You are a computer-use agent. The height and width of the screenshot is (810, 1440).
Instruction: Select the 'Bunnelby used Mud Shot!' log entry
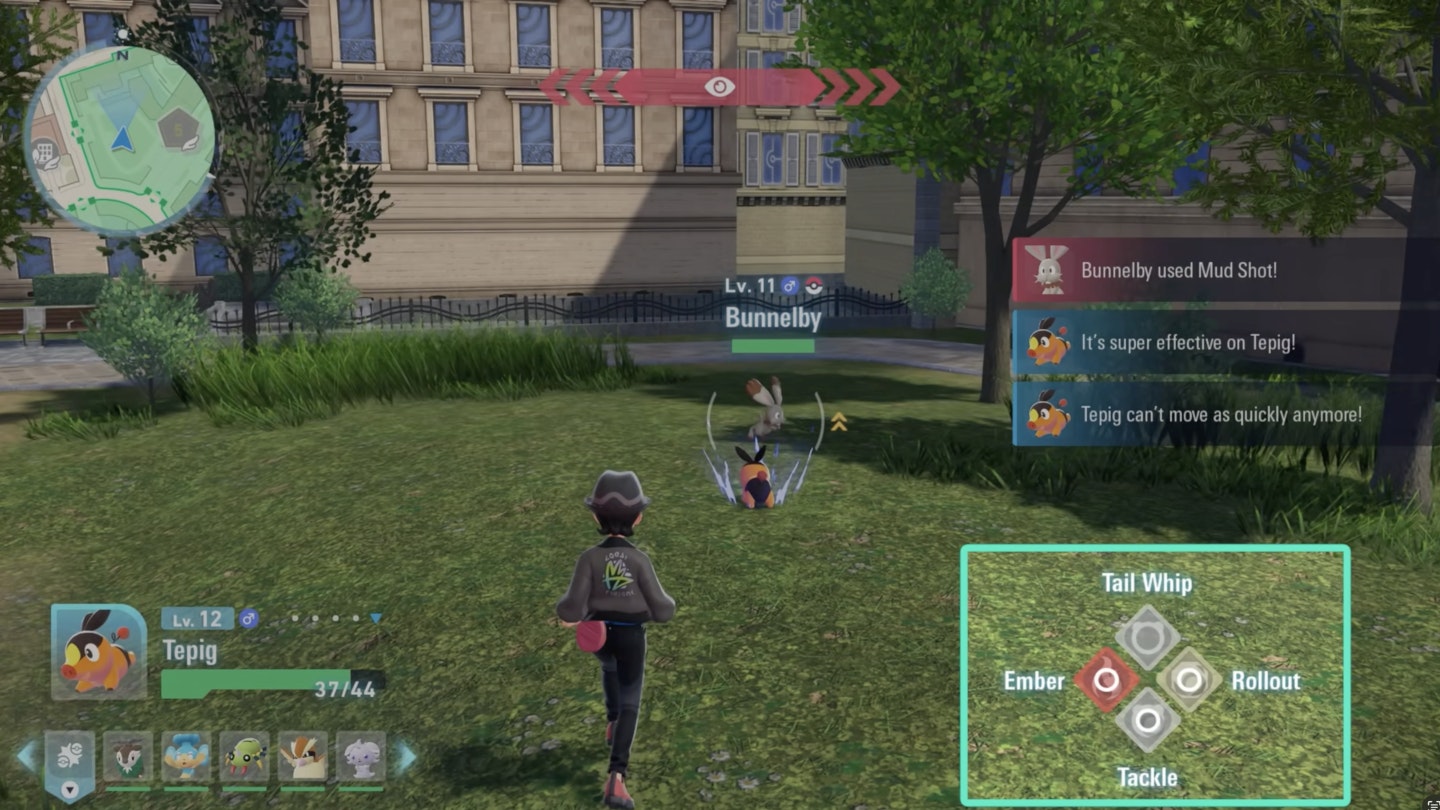1178,270
